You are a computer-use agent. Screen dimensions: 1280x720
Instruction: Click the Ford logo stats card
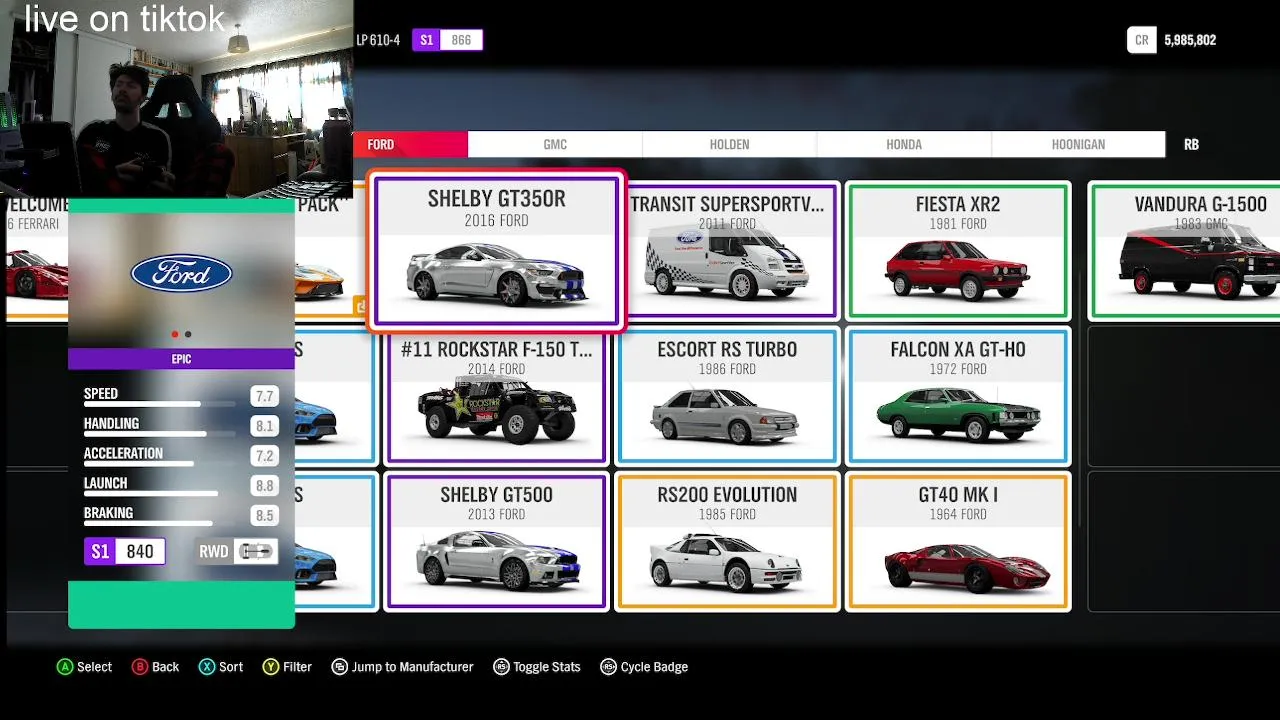click(x=181, y=274)
